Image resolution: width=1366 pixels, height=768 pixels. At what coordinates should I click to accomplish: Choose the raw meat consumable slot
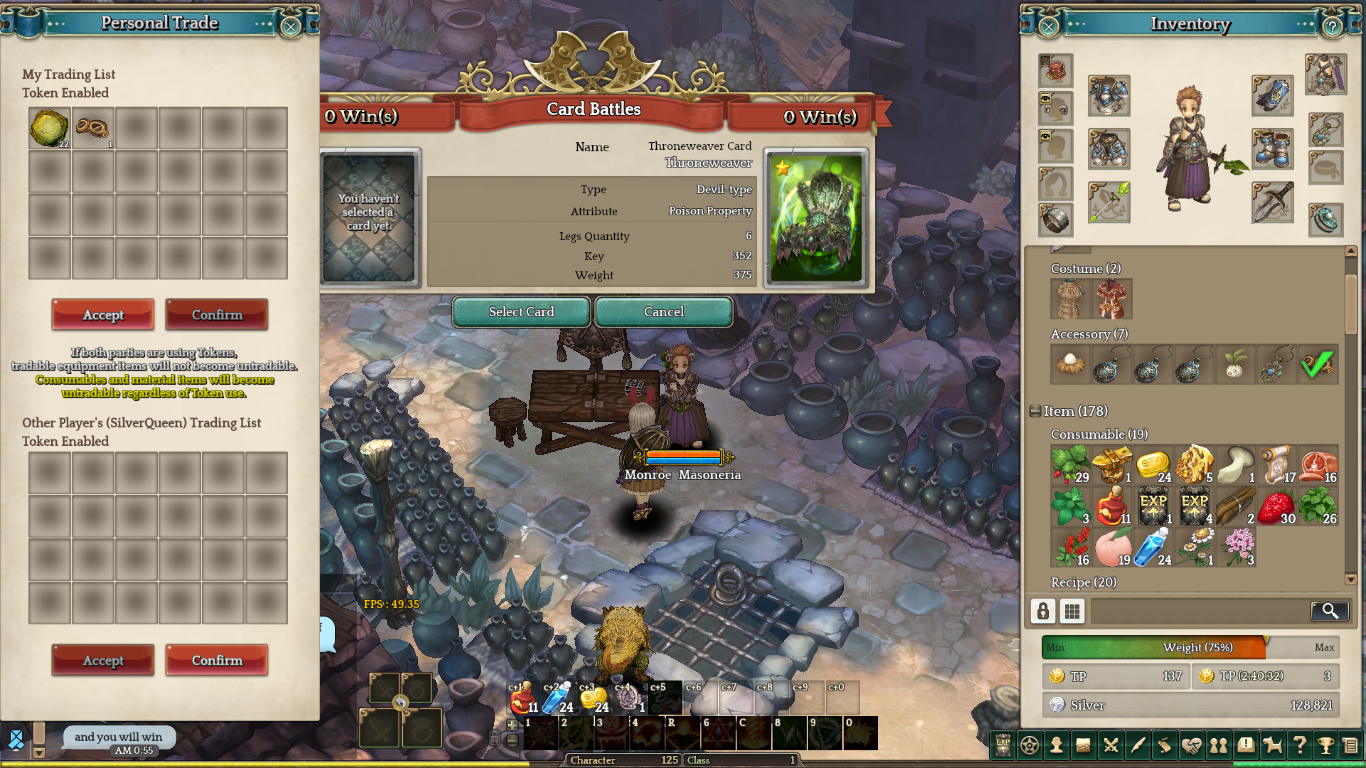click(1319, 465)
